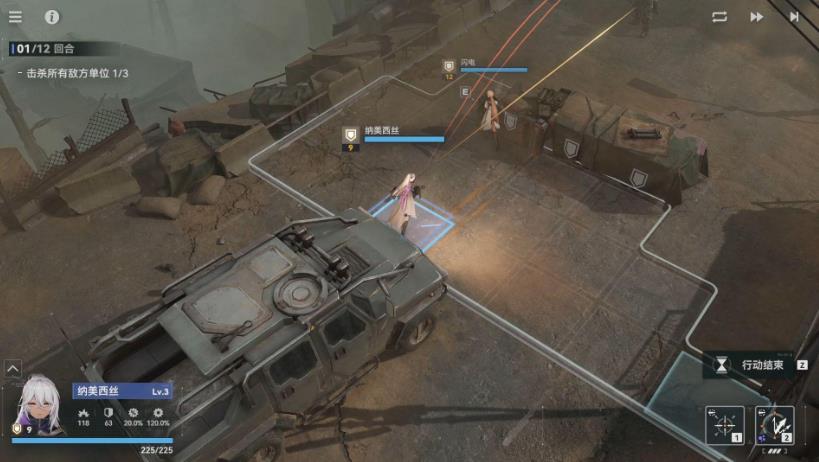Activate the fast-forward speed control
Viewport: 819px width, 462px height.
point(757,17)
